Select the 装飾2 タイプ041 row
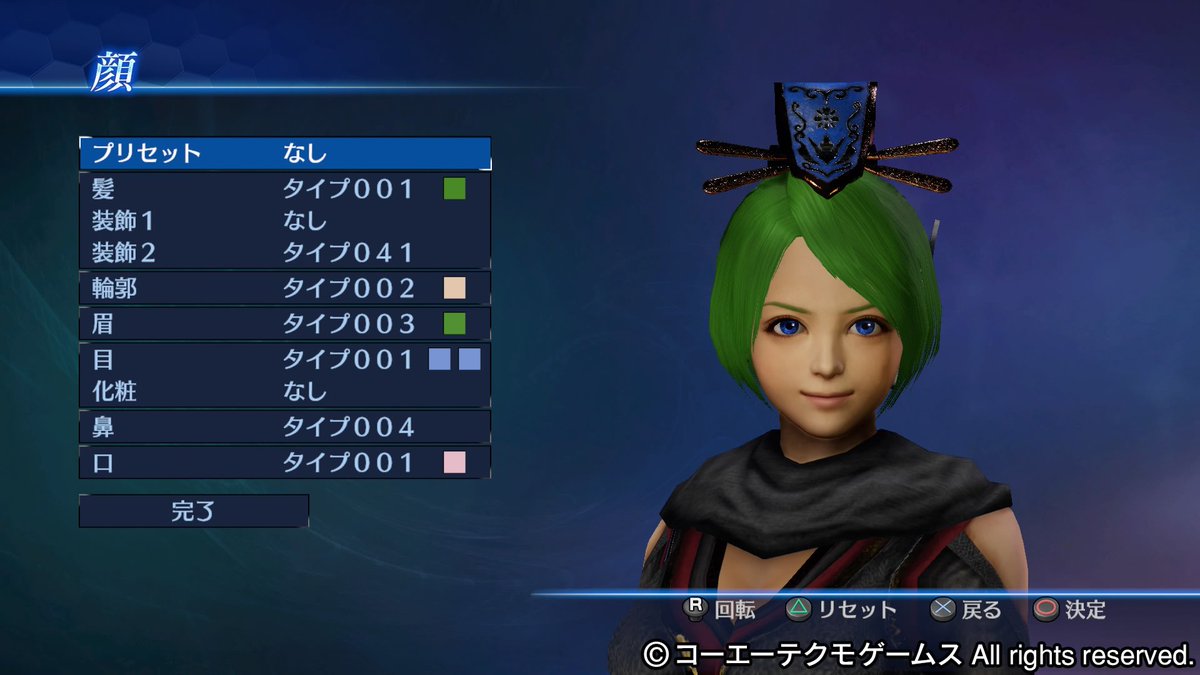This screenshot has width=1200, height=675. click(285, 252)
